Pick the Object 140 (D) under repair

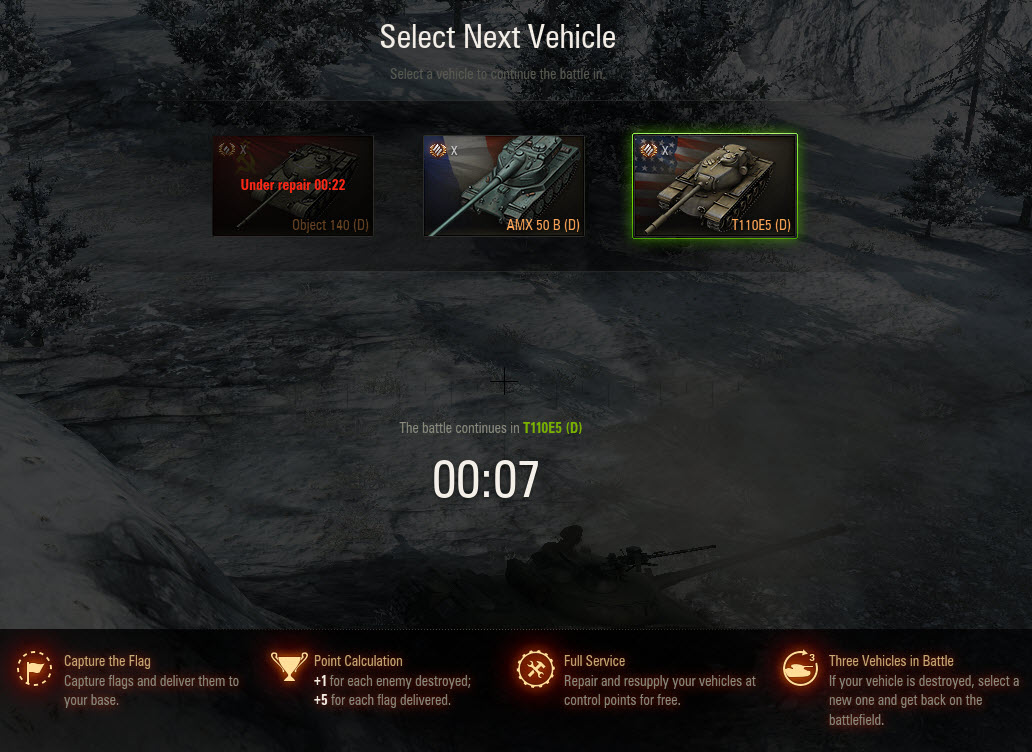click(x=293, y=186)
